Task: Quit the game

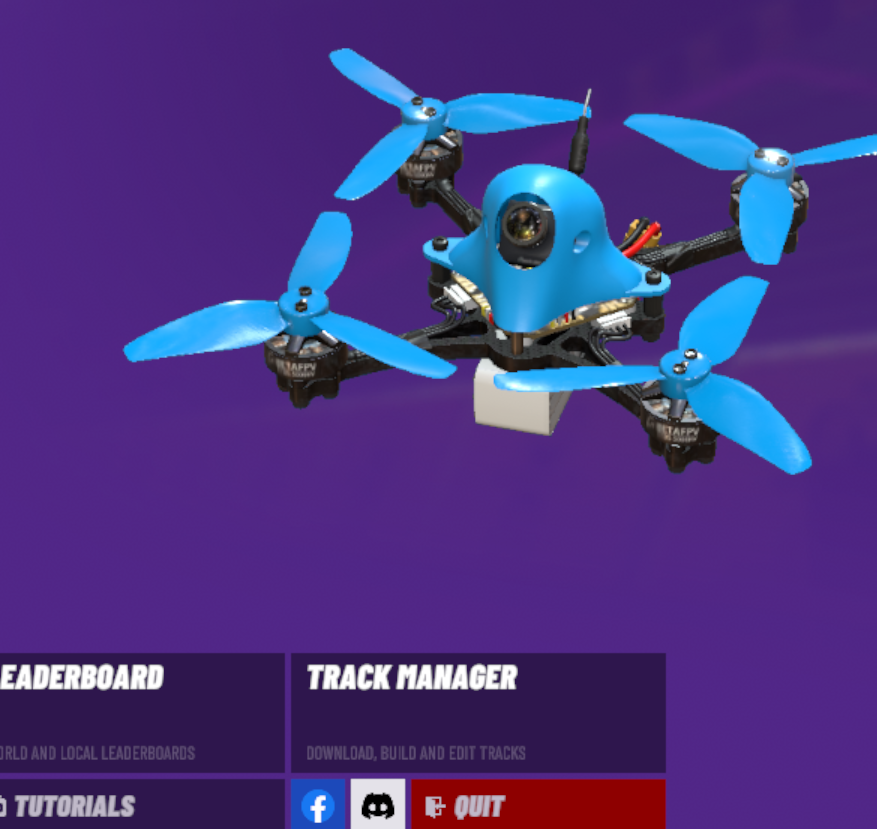Action: (538, 805)
